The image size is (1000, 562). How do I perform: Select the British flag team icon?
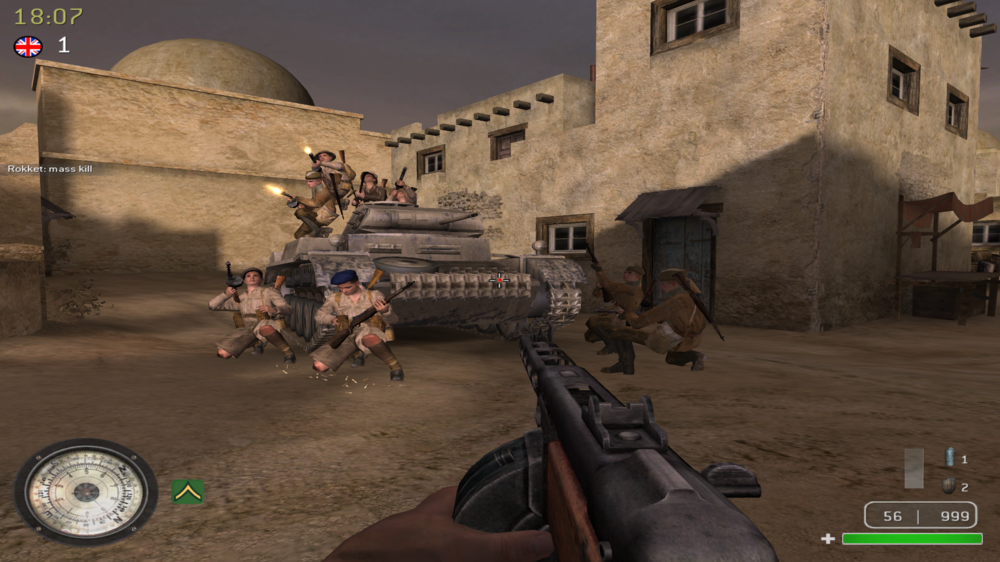pyautogui.click(x=28, y=46)
